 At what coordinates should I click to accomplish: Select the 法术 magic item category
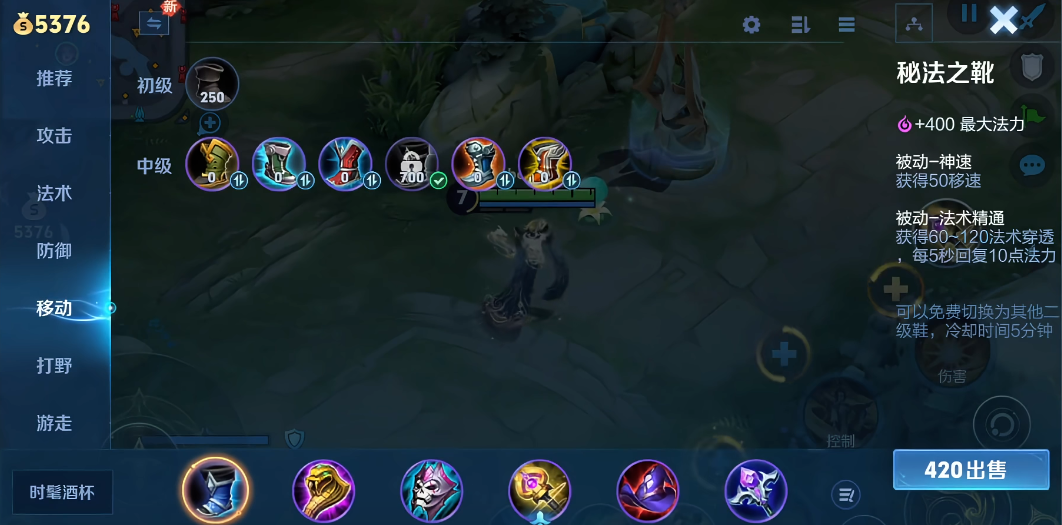point(54,193)
